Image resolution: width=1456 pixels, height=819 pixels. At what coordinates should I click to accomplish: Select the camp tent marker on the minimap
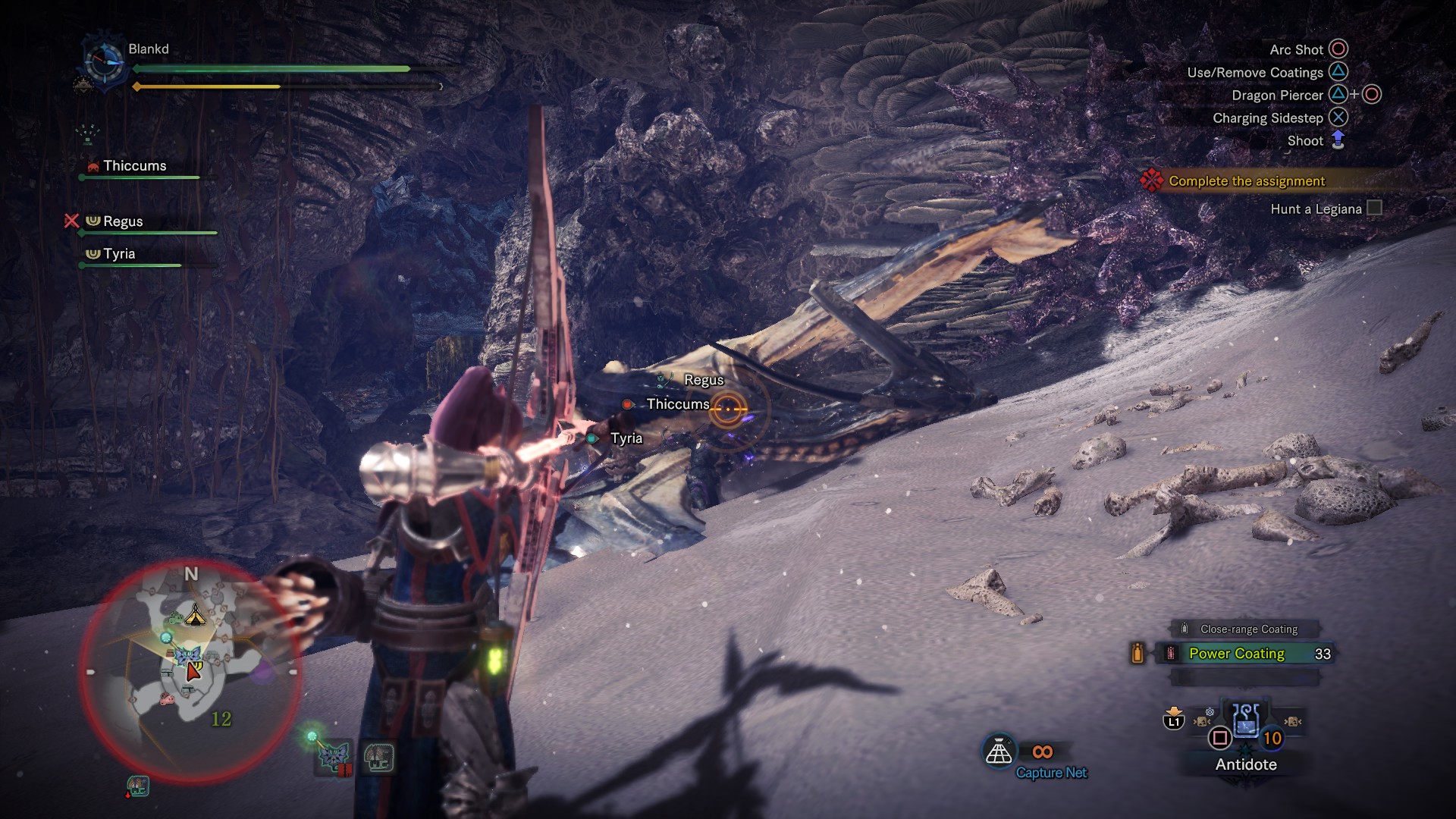pos(195,614)
